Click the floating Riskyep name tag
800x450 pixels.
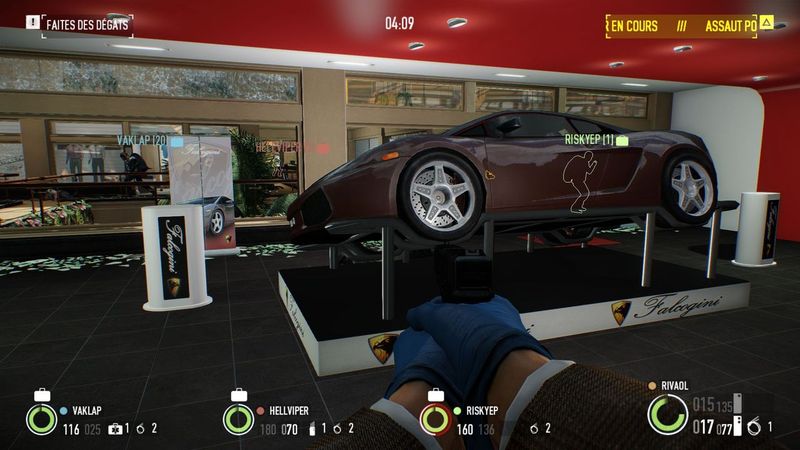tap(588, 140)
